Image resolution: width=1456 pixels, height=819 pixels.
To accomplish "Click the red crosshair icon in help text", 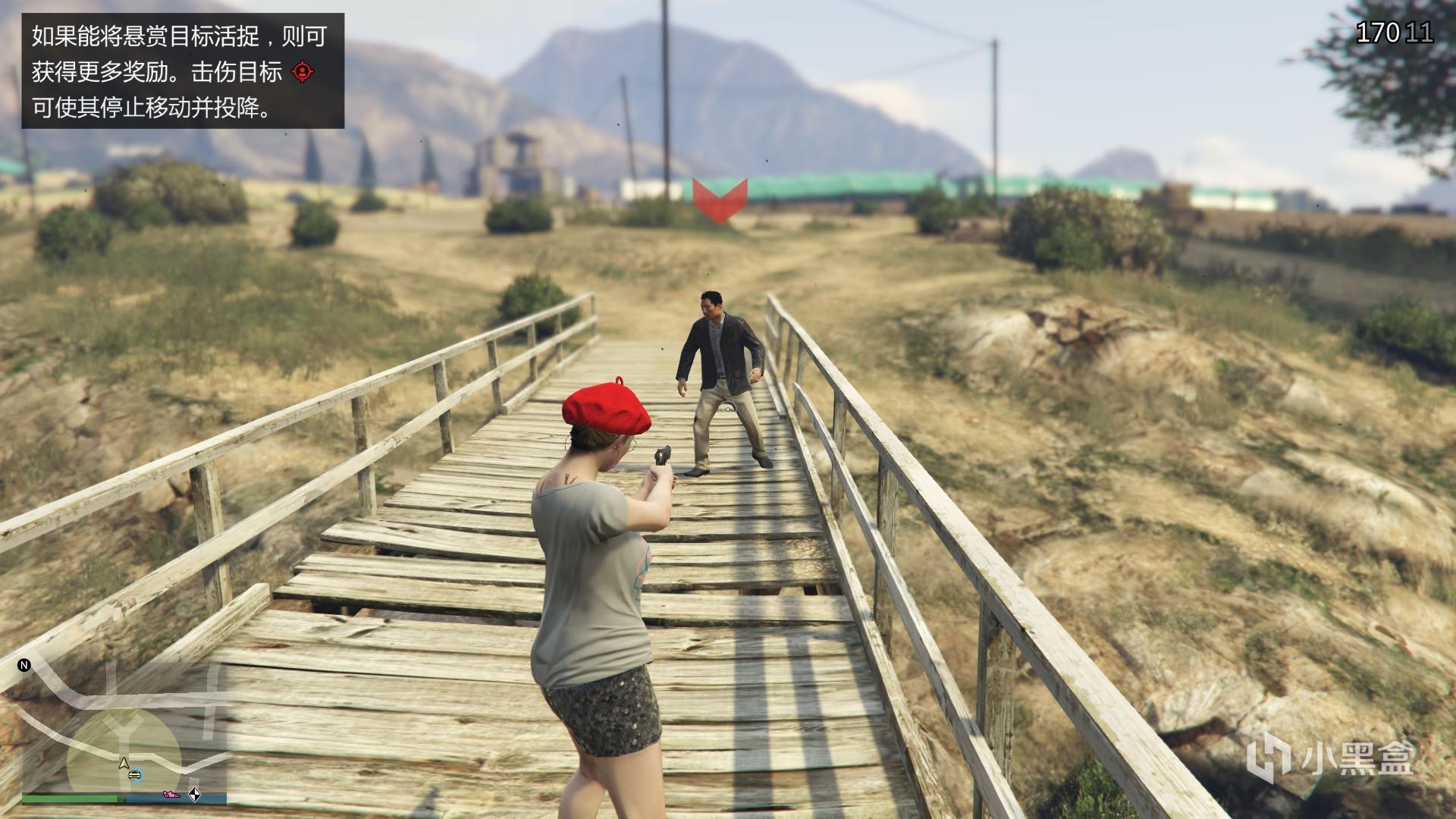I will [x=302, y=72].
